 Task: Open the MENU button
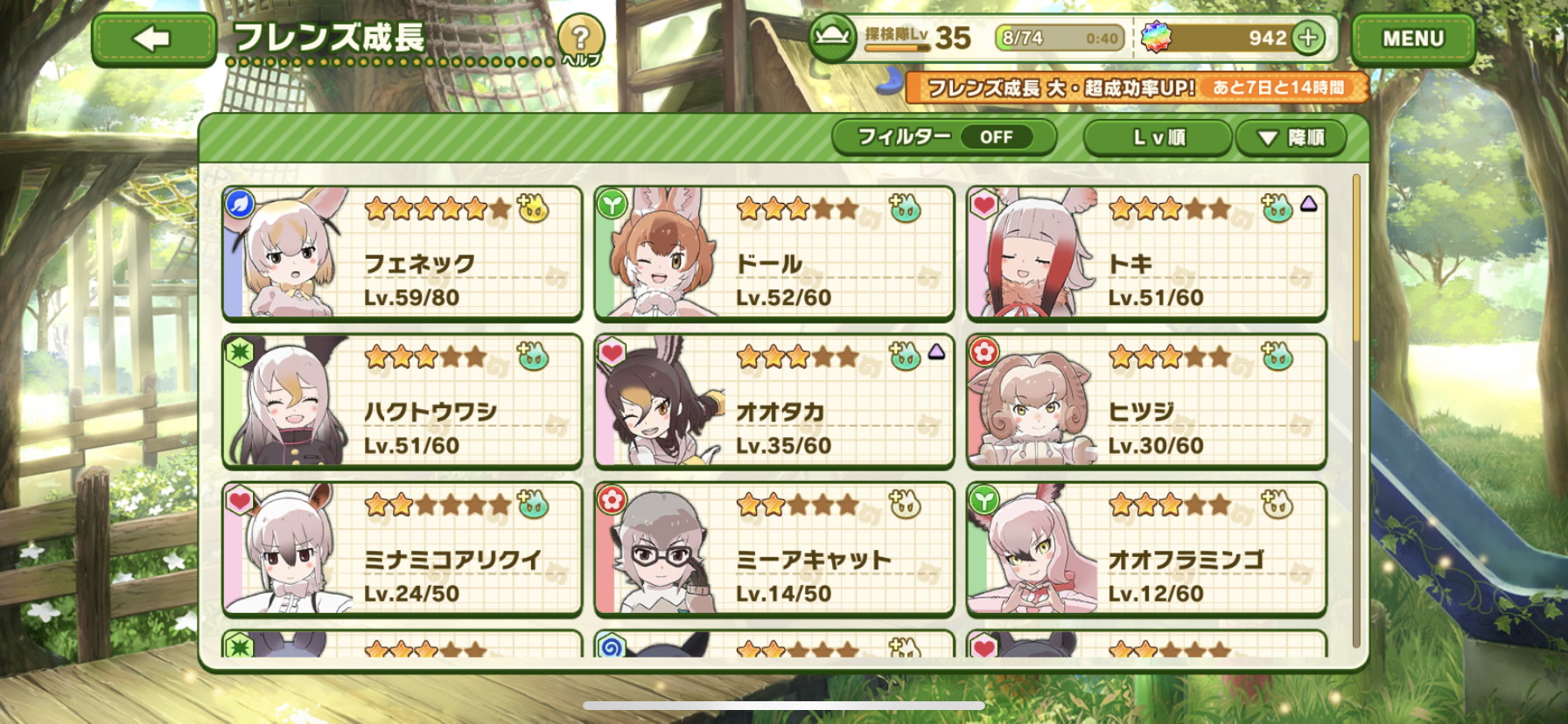(x=1412, y=38)
